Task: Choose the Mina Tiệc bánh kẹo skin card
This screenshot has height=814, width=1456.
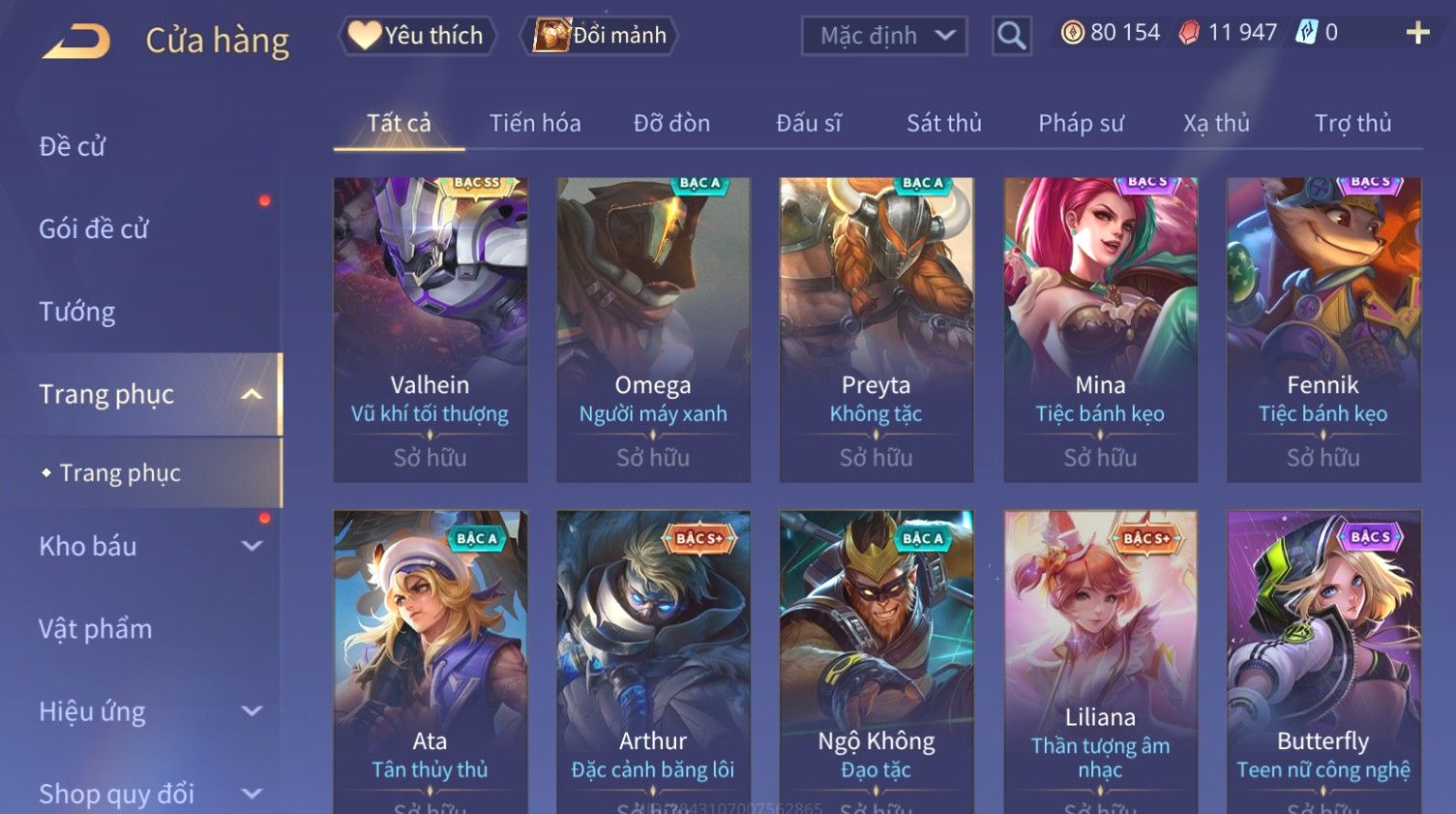Action: 1100,329
